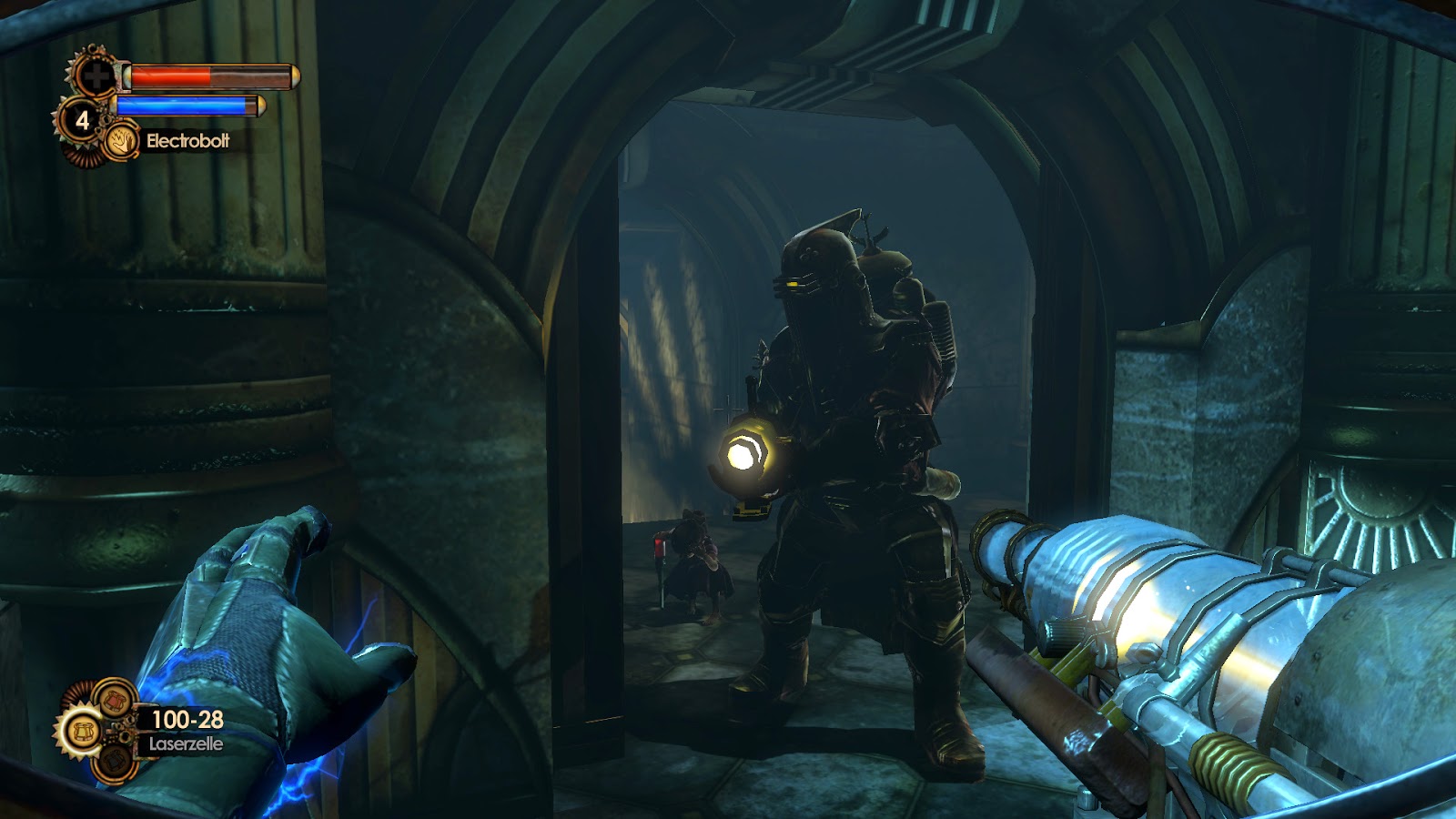Click the rounded cap ending the EVE bar

point(261,106)
